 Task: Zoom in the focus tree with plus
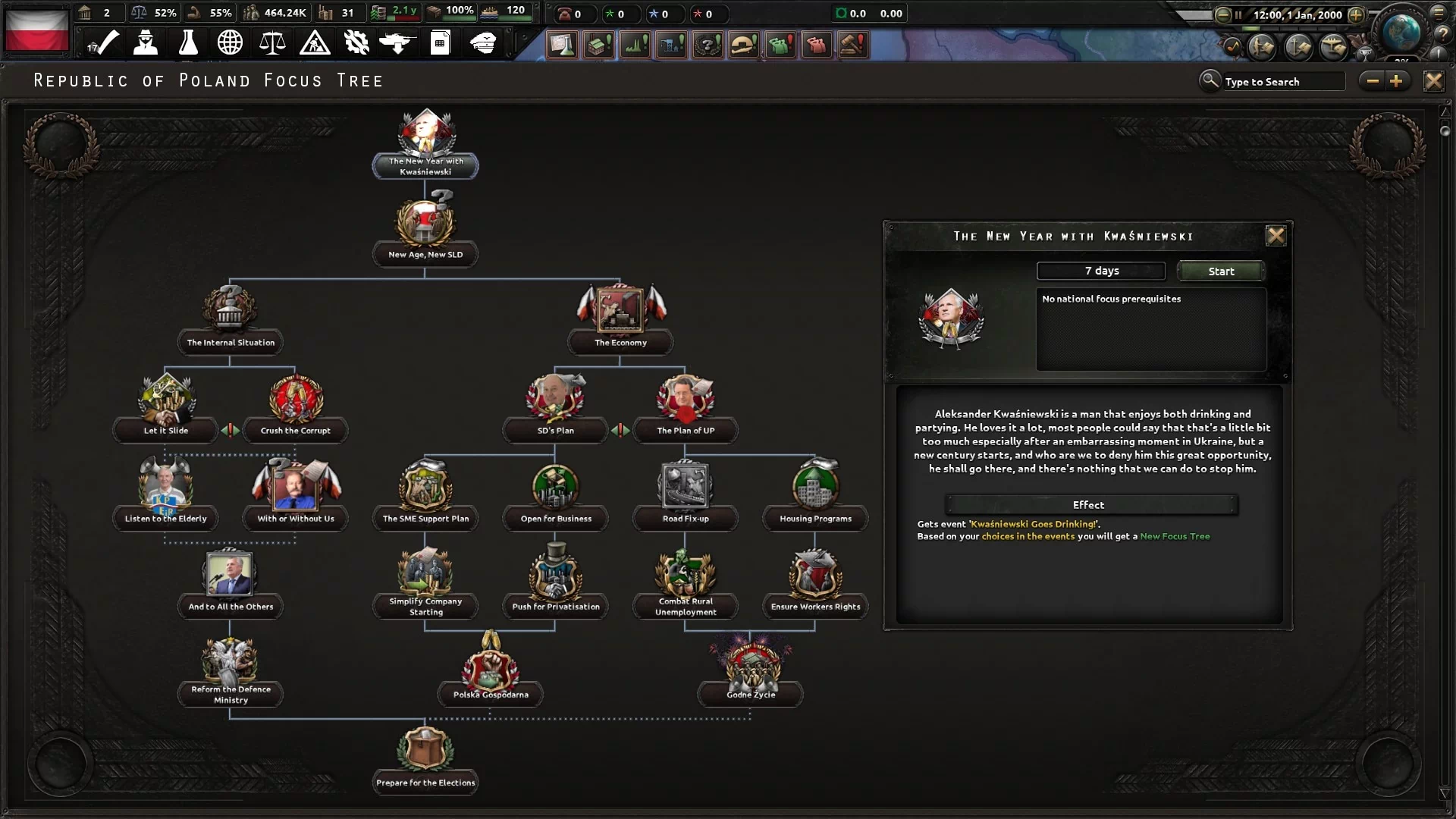click(1396, 81)
